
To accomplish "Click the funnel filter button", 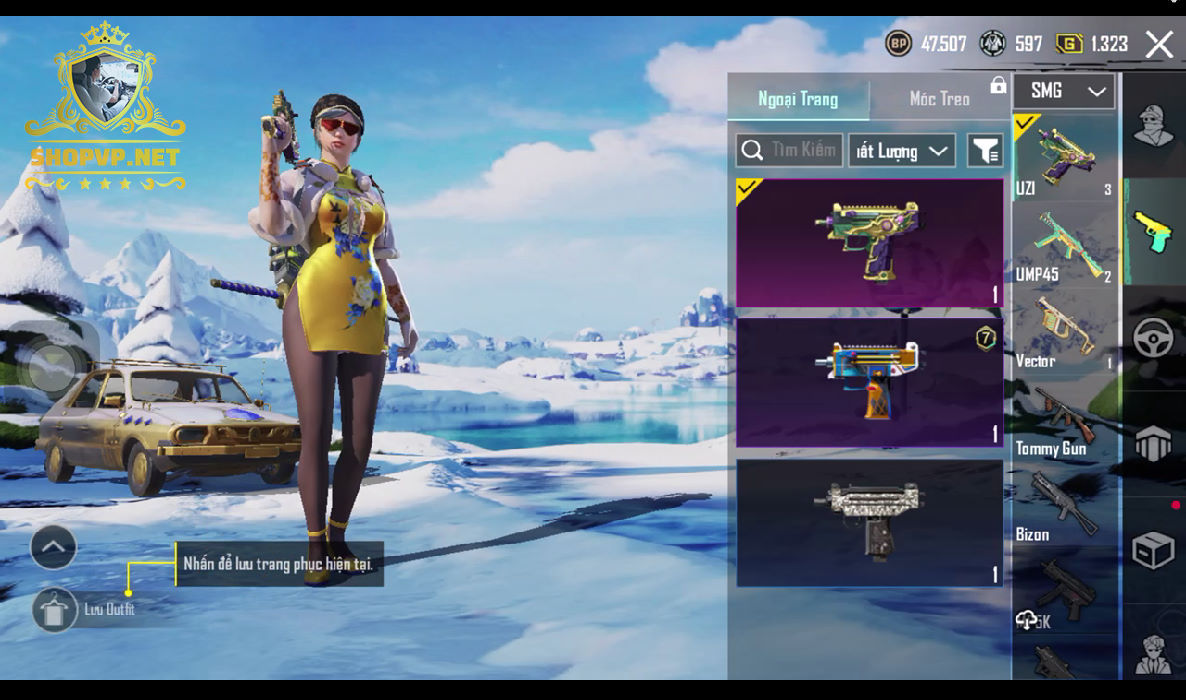I will pyautogui.click(x=985, y=151).
